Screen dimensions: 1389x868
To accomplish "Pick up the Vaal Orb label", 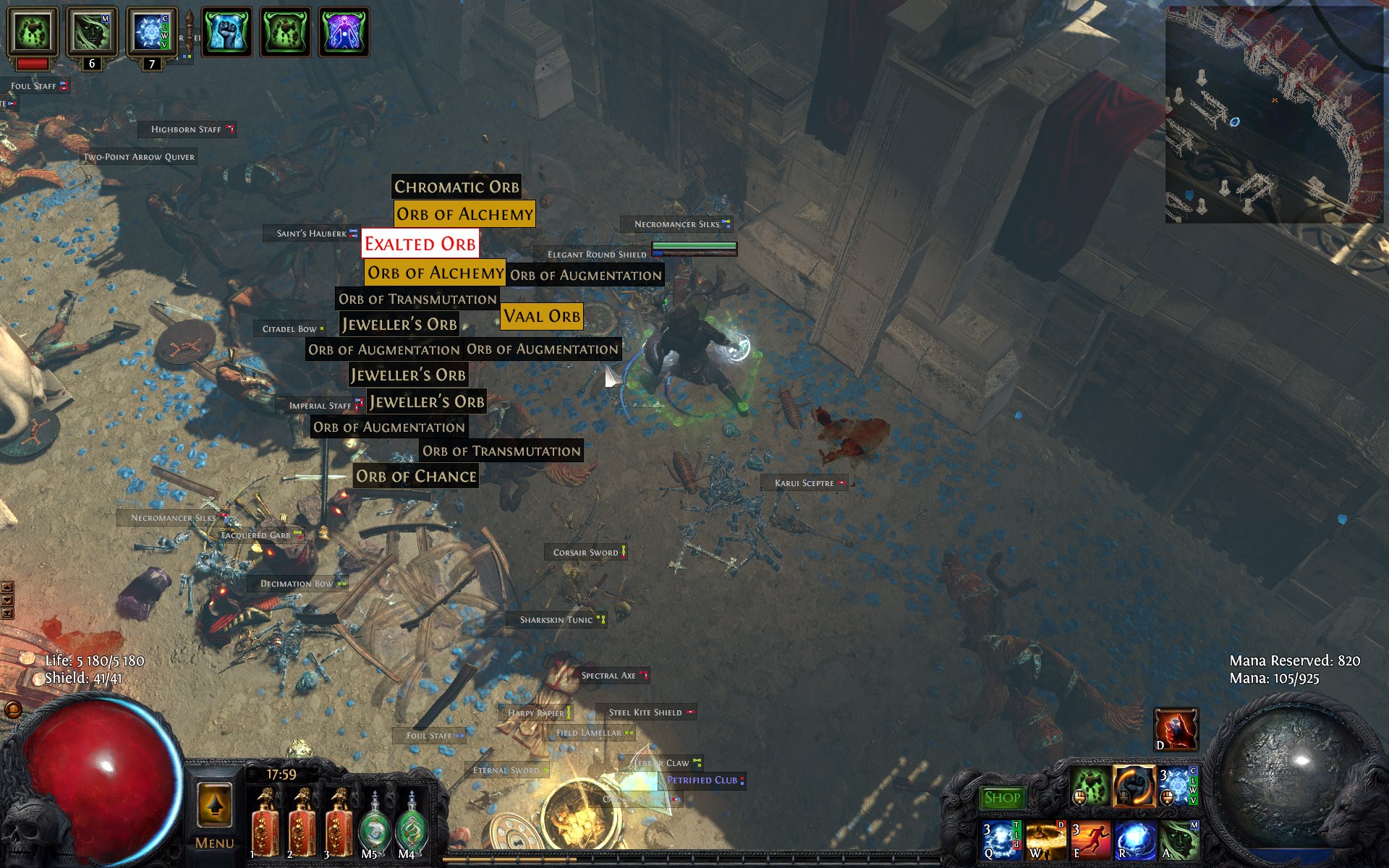I will pos(542,317).
